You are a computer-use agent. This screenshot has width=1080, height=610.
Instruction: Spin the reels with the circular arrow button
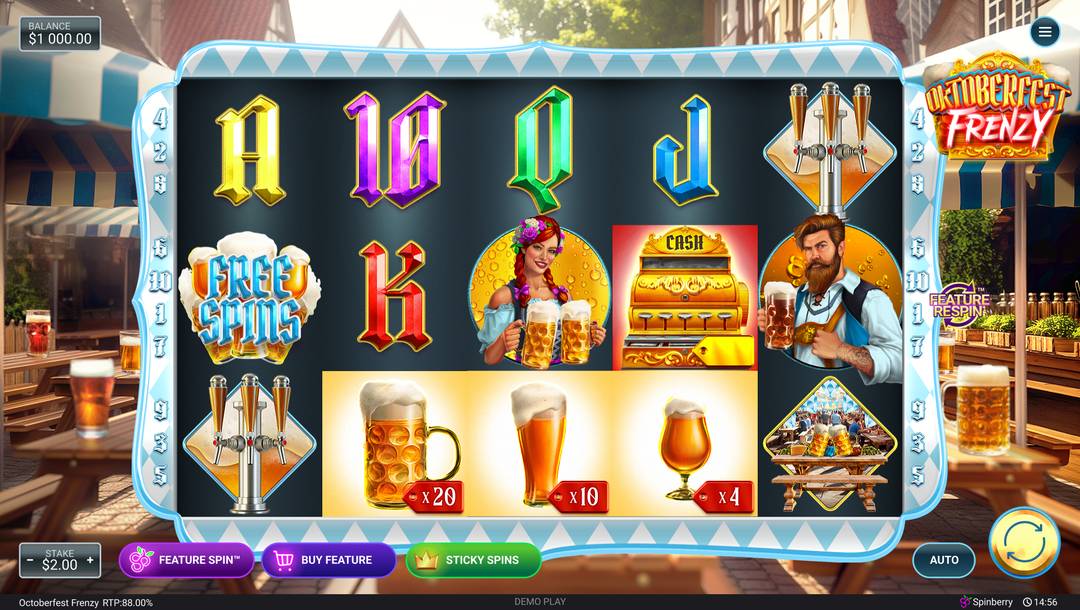[x=1023, y=543]
